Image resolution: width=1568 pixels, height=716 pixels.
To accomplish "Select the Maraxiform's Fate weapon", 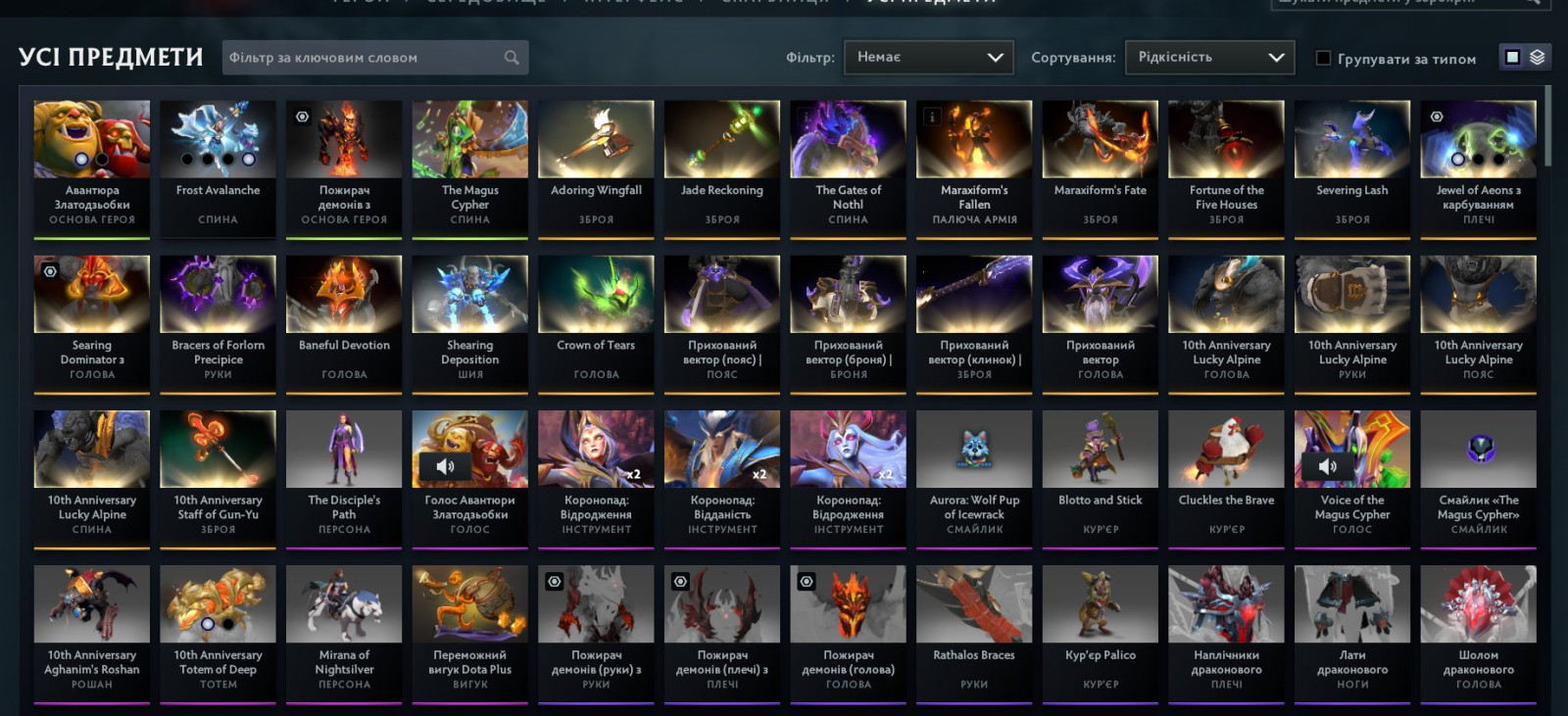I will pos(1101,167).
